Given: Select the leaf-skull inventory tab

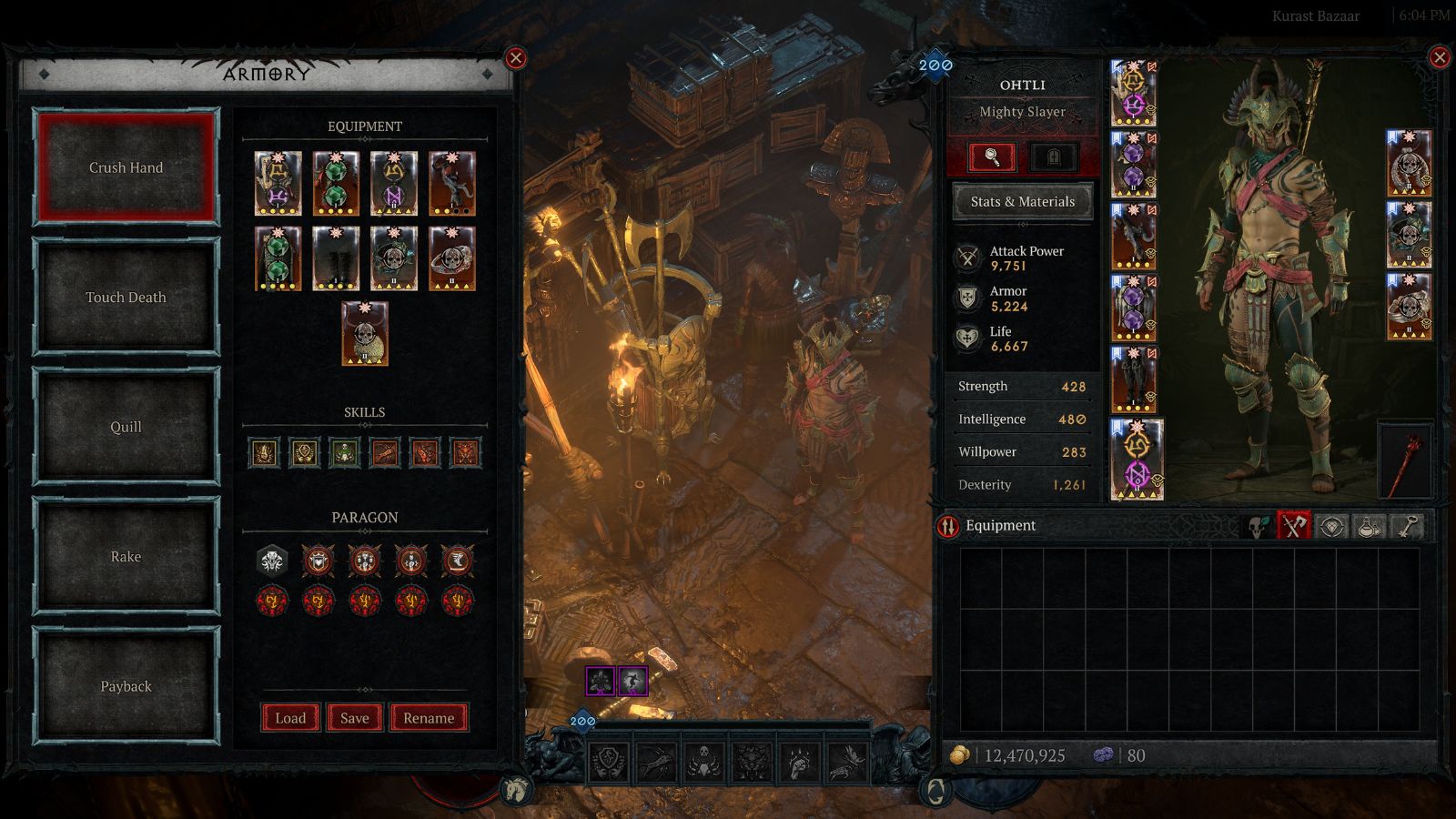Looking at the screenshot, I should (1257, 526).
